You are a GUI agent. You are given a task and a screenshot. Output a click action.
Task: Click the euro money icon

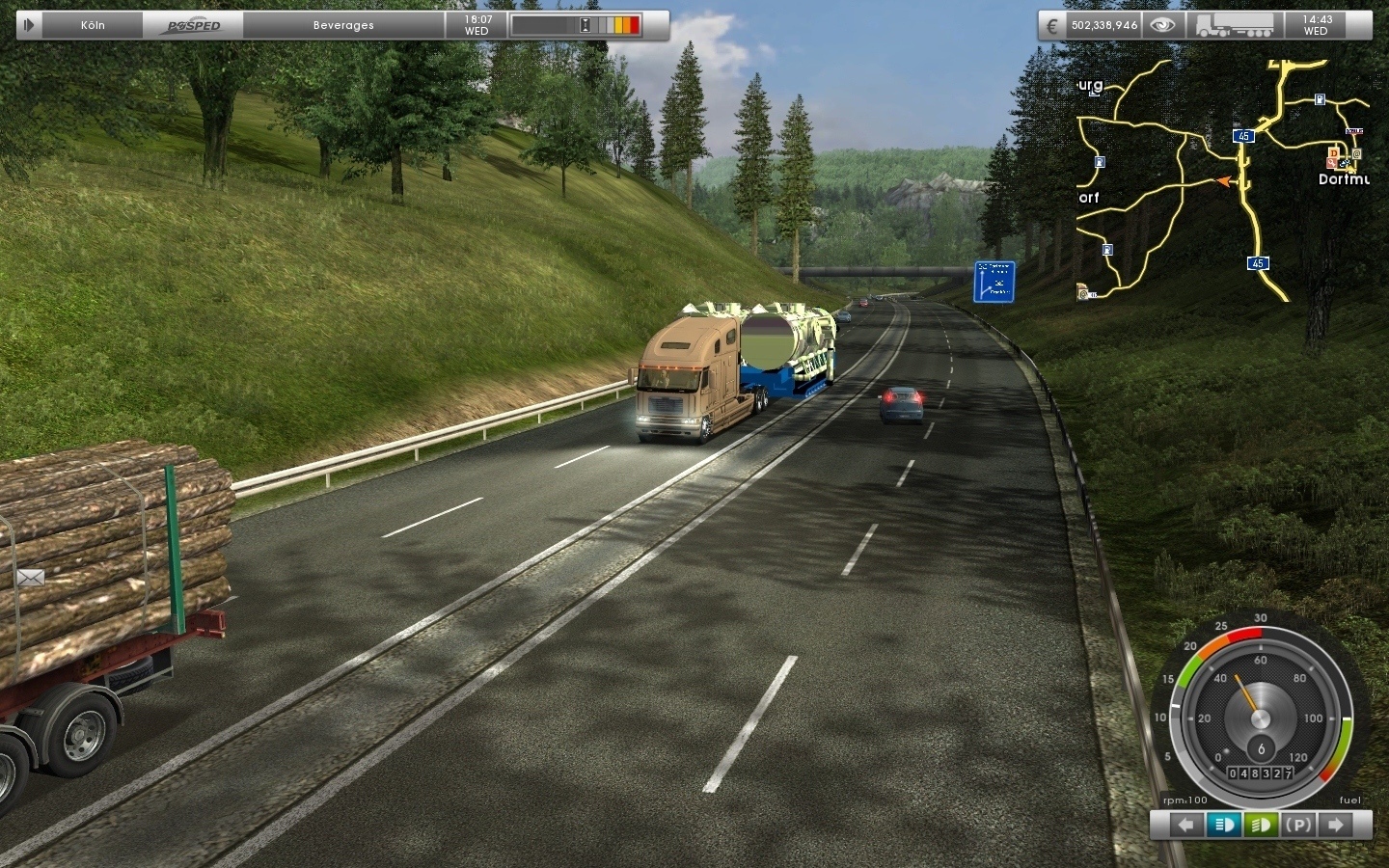pyautogui.click(x=1052, y=25)
